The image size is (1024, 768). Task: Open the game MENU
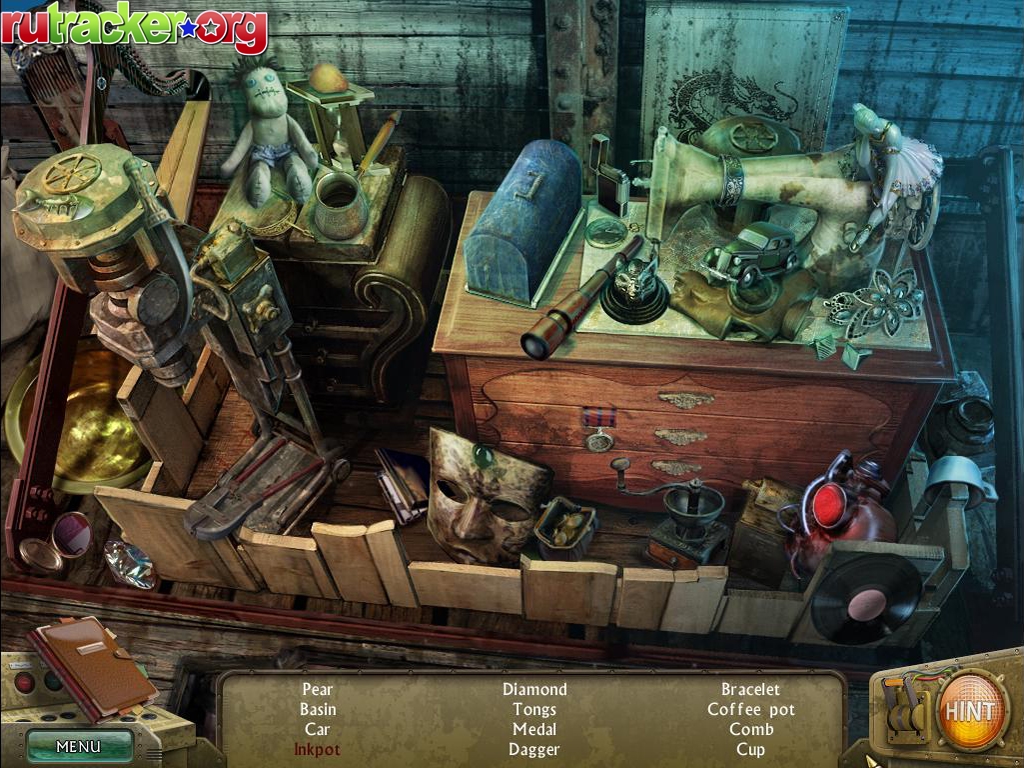[x=79, y=746]
